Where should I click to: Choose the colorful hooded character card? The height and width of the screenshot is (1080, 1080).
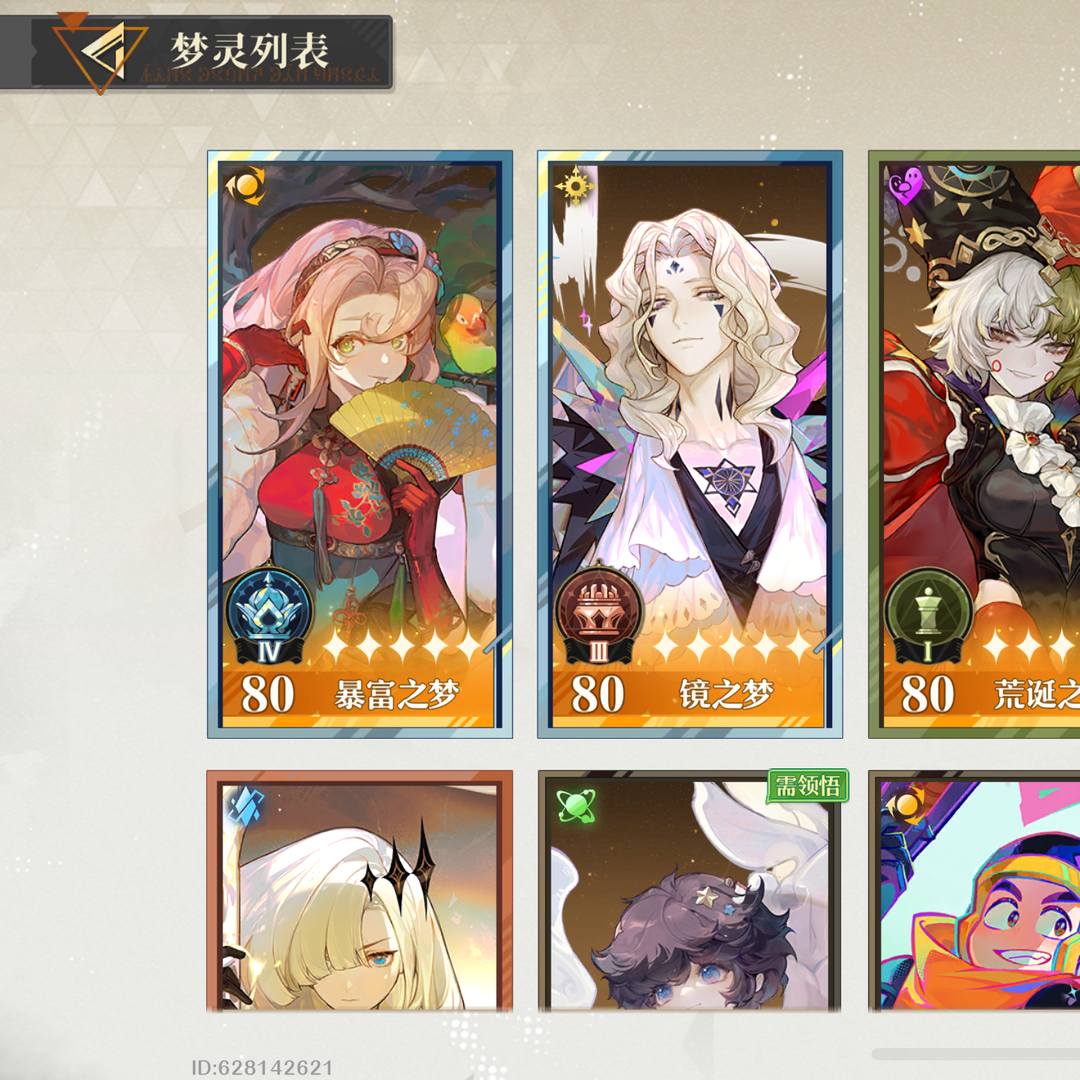point(975,892)
